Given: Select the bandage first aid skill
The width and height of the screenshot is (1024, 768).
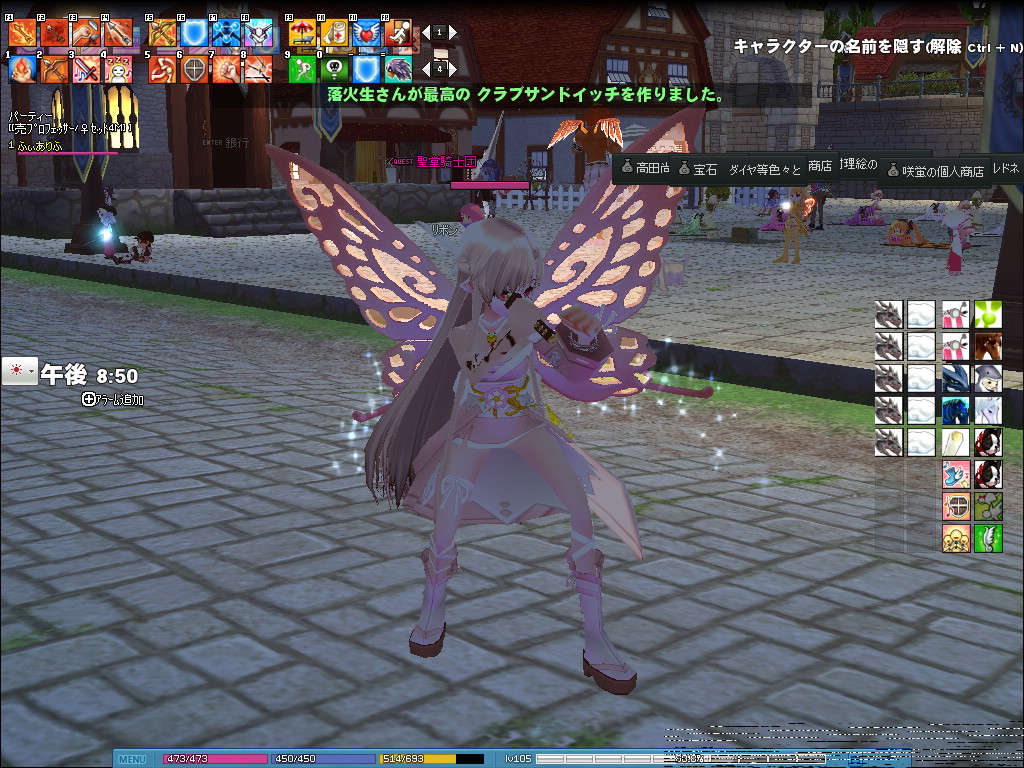Looking at the screenshot, I should click(334, 33).
